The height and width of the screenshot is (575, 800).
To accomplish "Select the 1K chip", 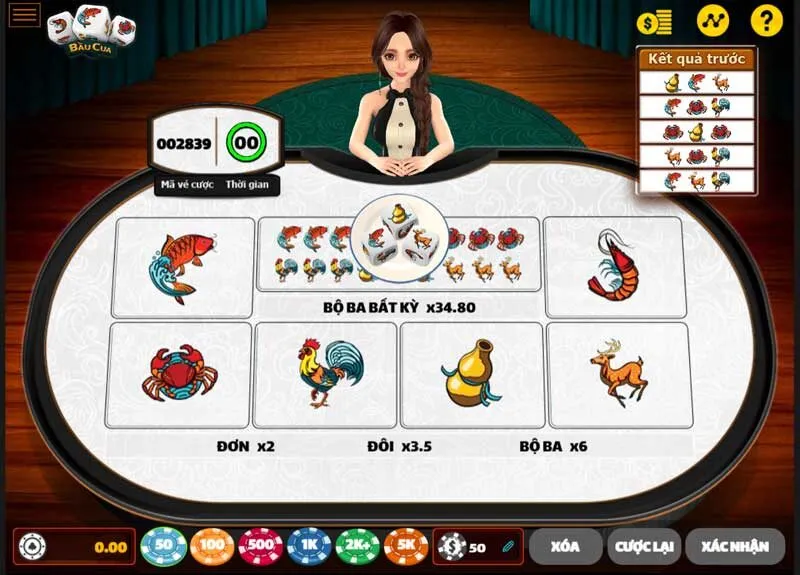I will 309,546.
